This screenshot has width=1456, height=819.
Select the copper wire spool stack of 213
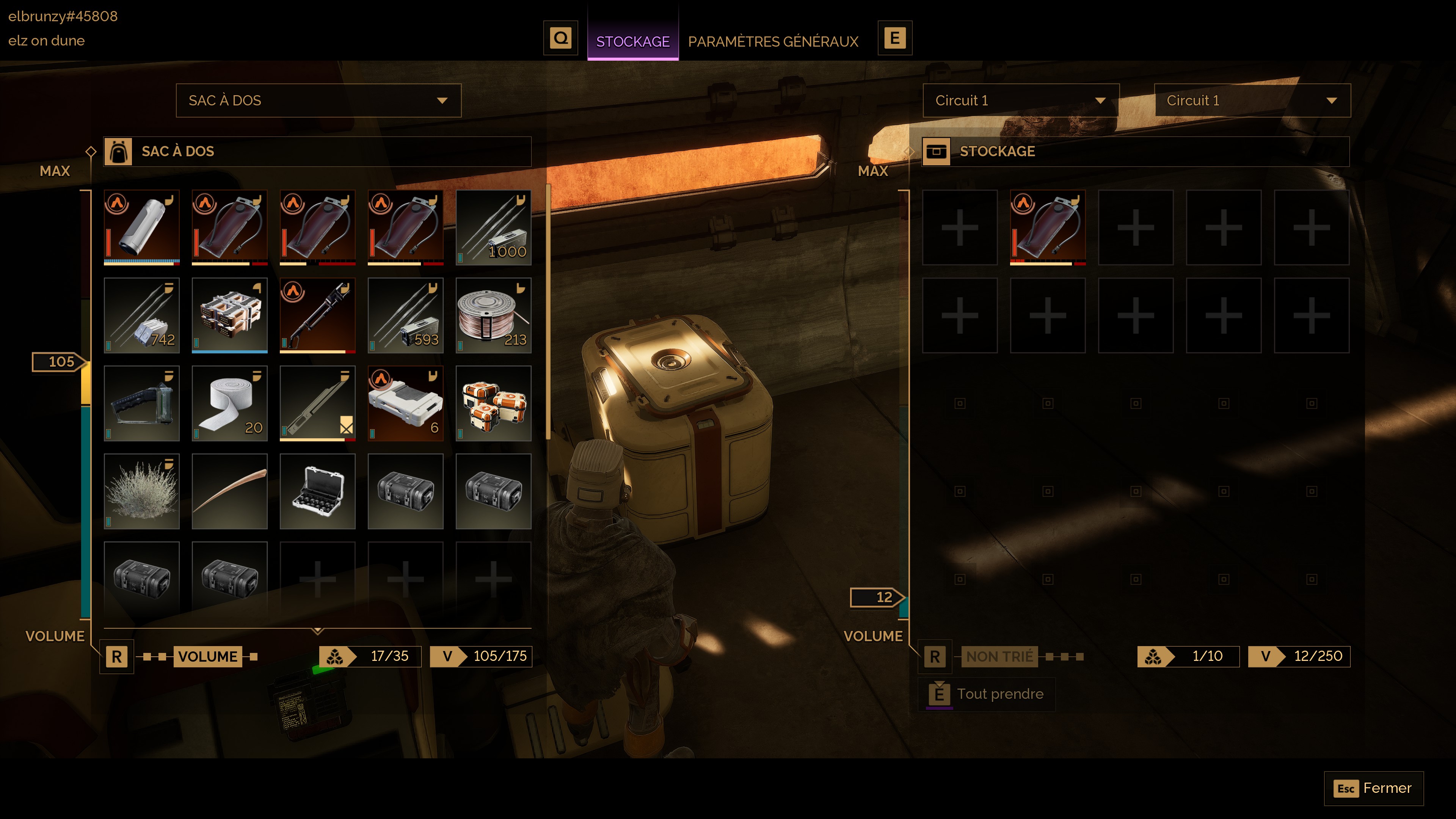click(x=493, y=315)
